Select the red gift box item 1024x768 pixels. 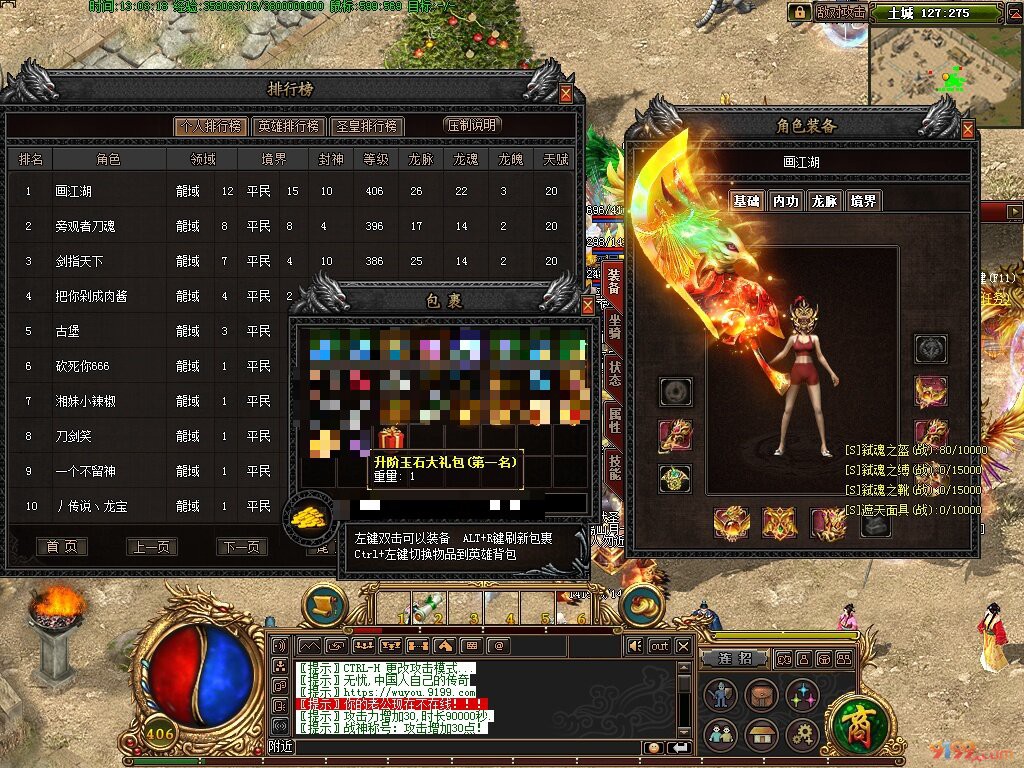[x=390, y=437]
